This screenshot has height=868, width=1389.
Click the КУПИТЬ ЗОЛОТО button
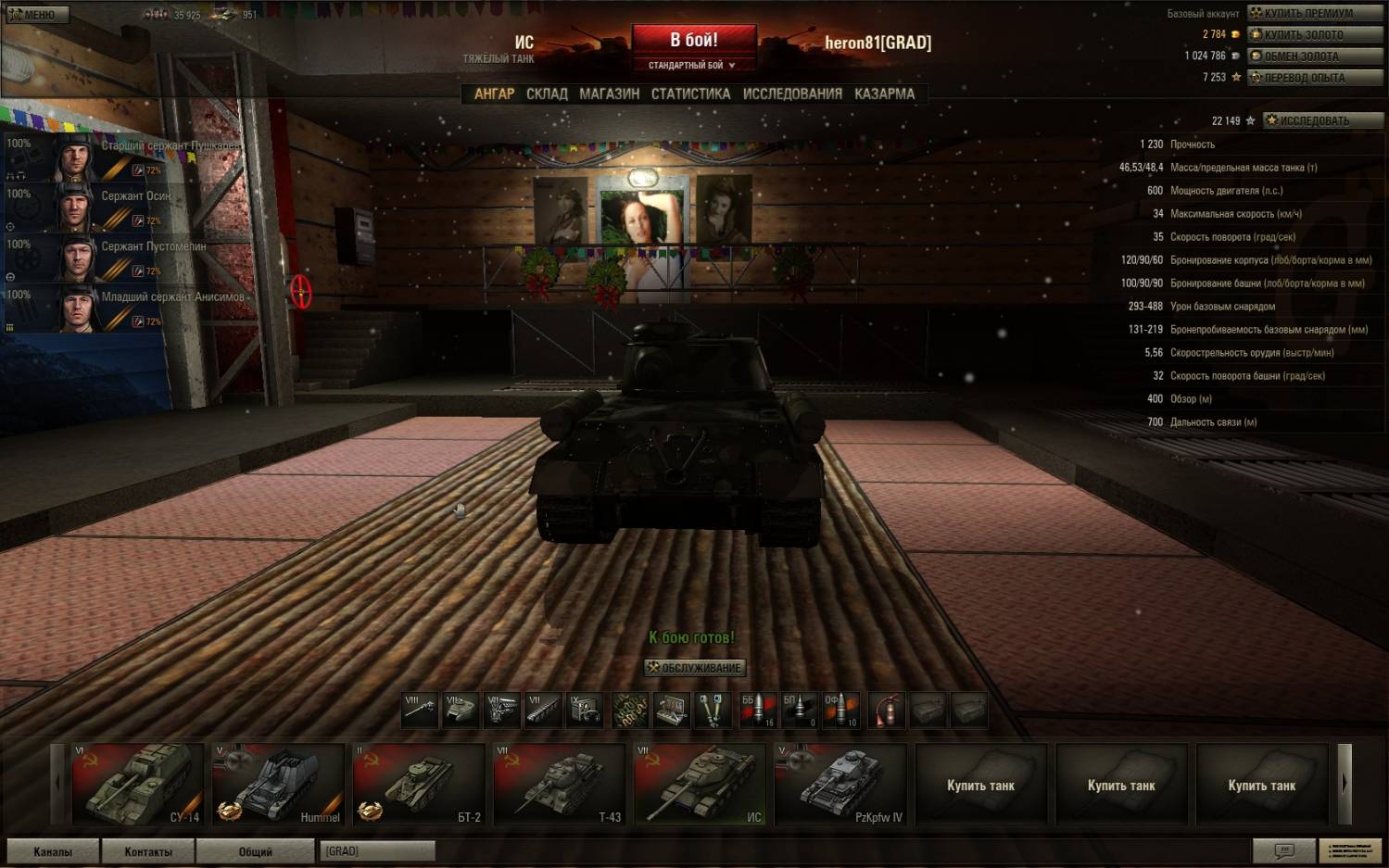(x=1314, y=34)
